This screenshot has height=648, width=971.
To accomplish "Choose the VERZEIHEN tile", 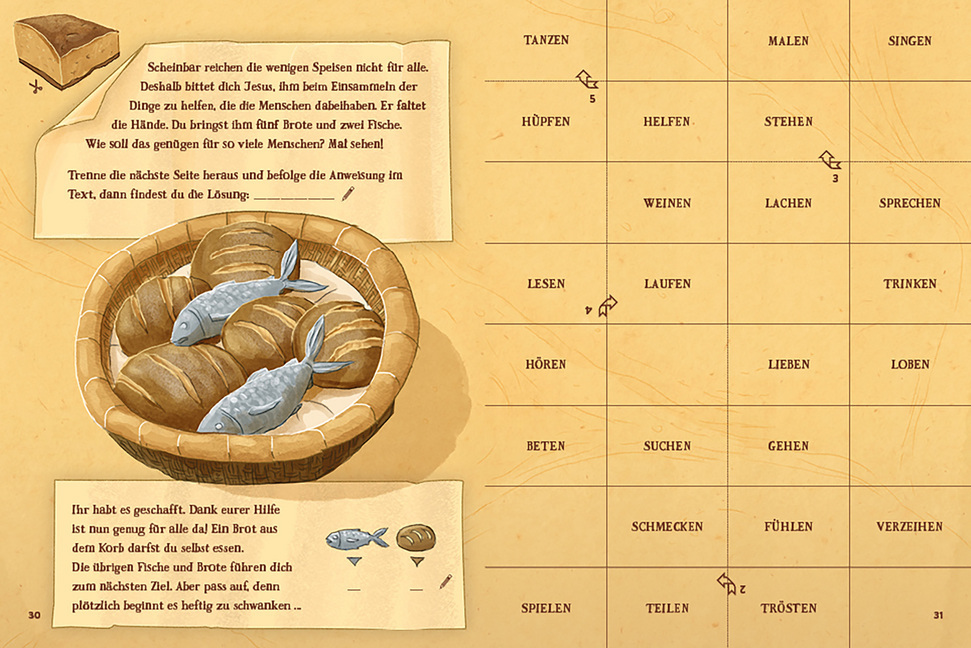I will [x=909, y=527].
